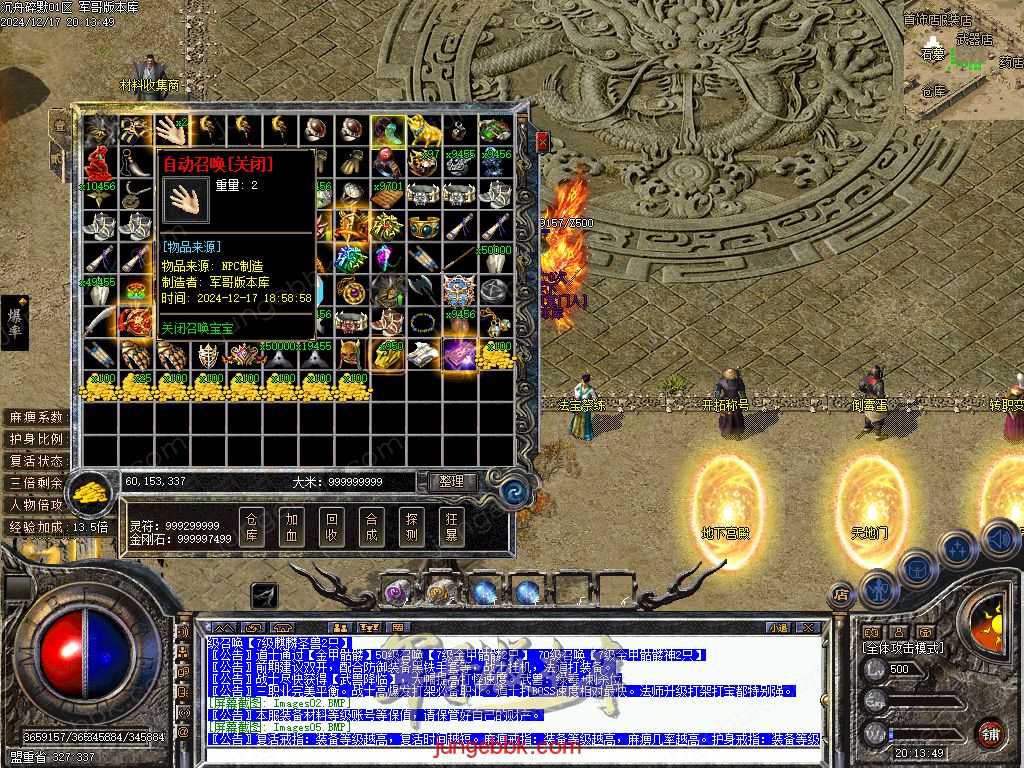The height and width of the screenshot is (768, 1024).
Task: Click the 整理 sort inventory button
Action: (451, 482)
